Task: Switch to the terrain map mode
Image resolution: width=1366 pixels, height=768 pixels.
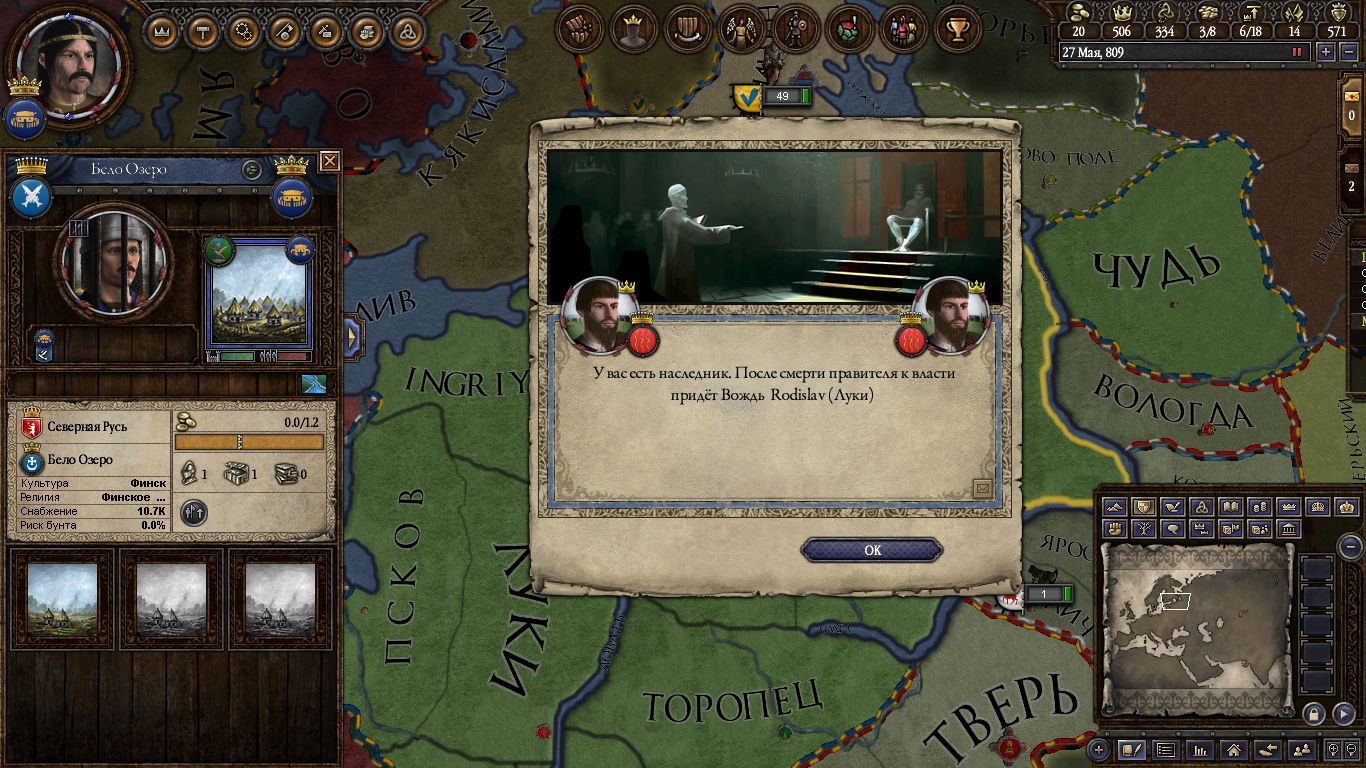Action: click(1115, 507)
